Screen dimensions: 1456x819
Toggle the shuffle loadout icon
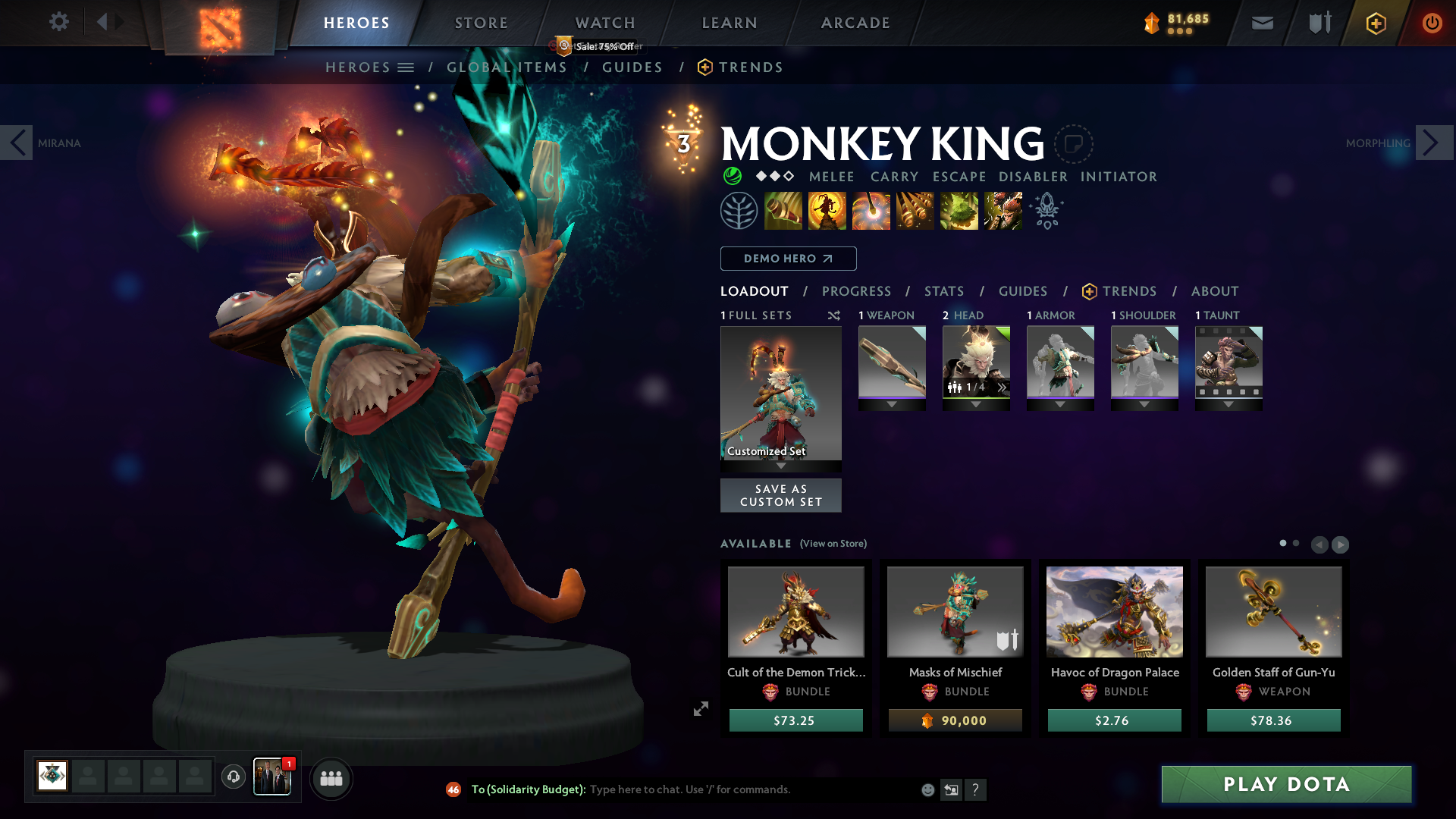pyautogui.click(x=833, y=315)
